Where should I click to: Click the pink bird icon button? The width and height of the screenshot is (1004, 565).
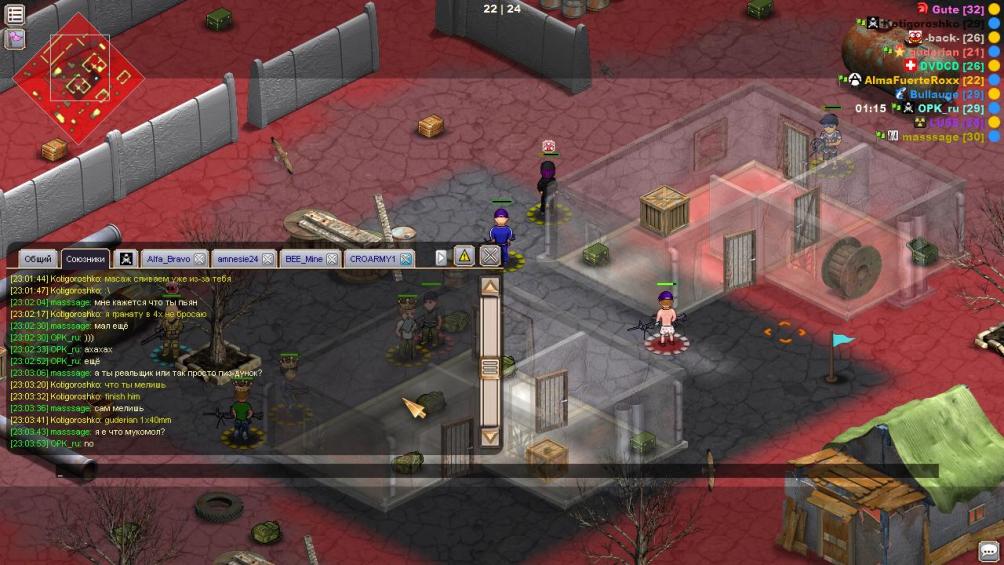coord(15,39)
